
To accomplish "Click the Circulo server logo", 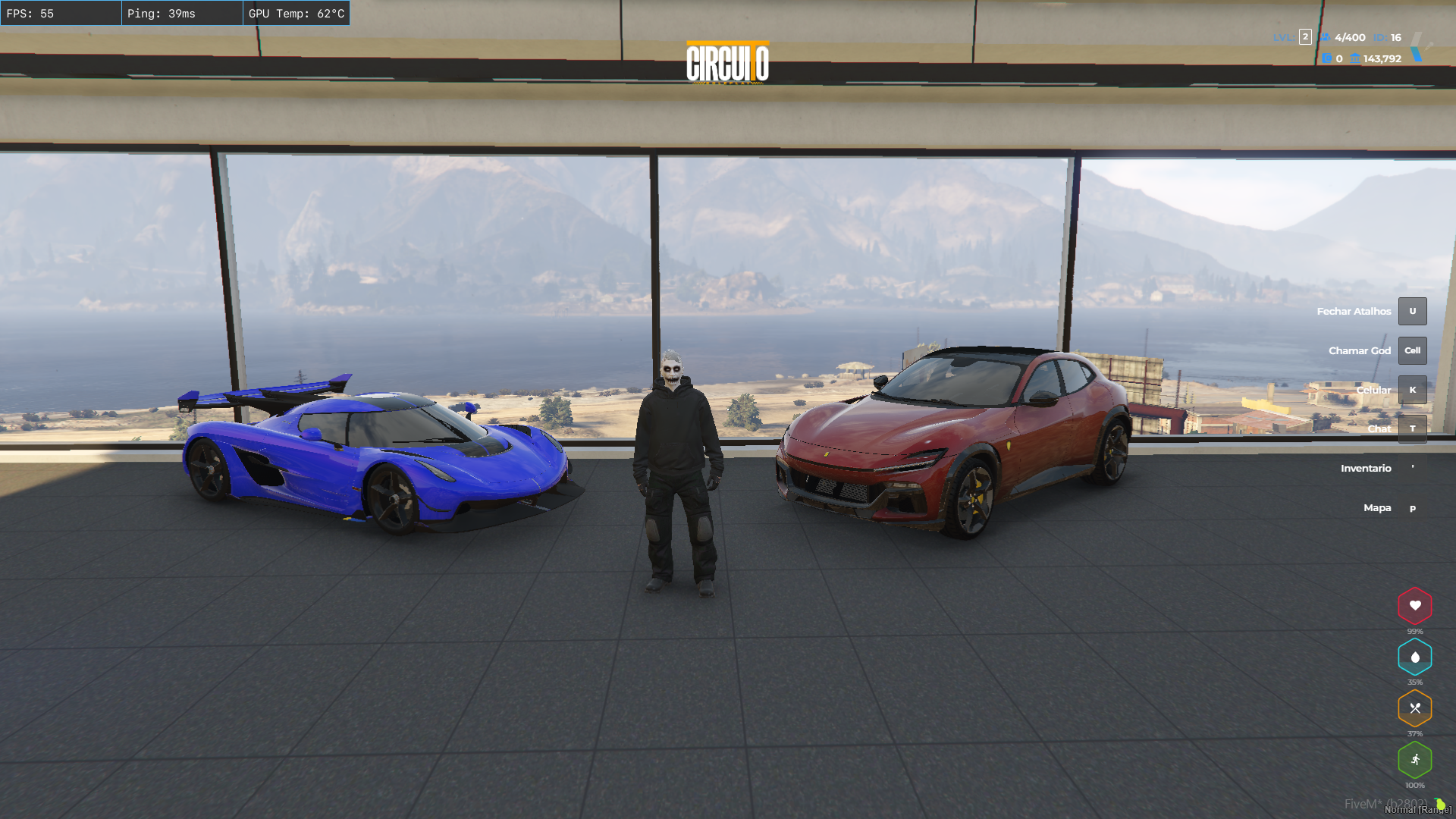I will point(727,63).
